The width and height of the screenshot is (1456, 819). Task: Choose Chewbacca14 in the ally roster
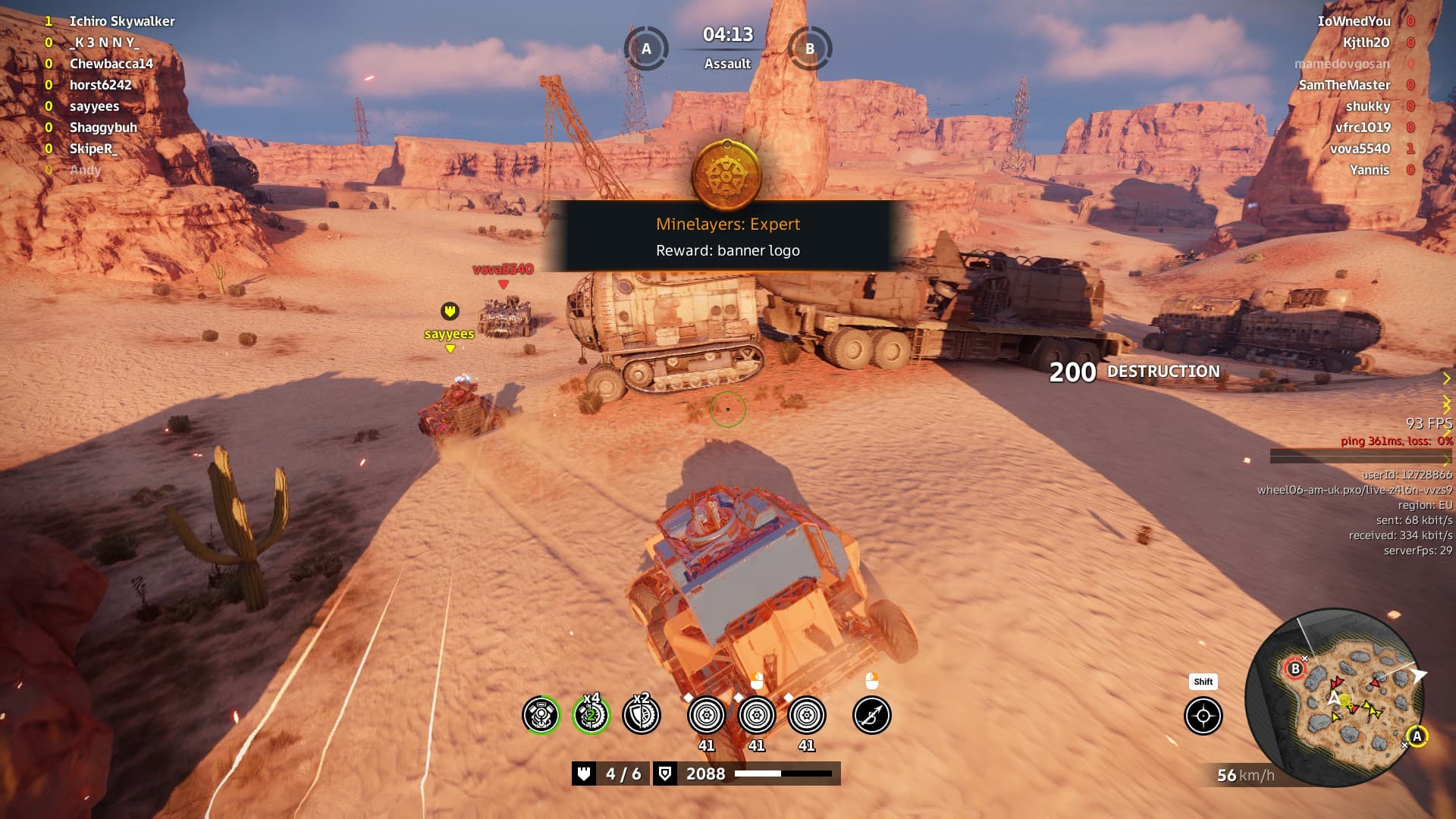point(111,64)
